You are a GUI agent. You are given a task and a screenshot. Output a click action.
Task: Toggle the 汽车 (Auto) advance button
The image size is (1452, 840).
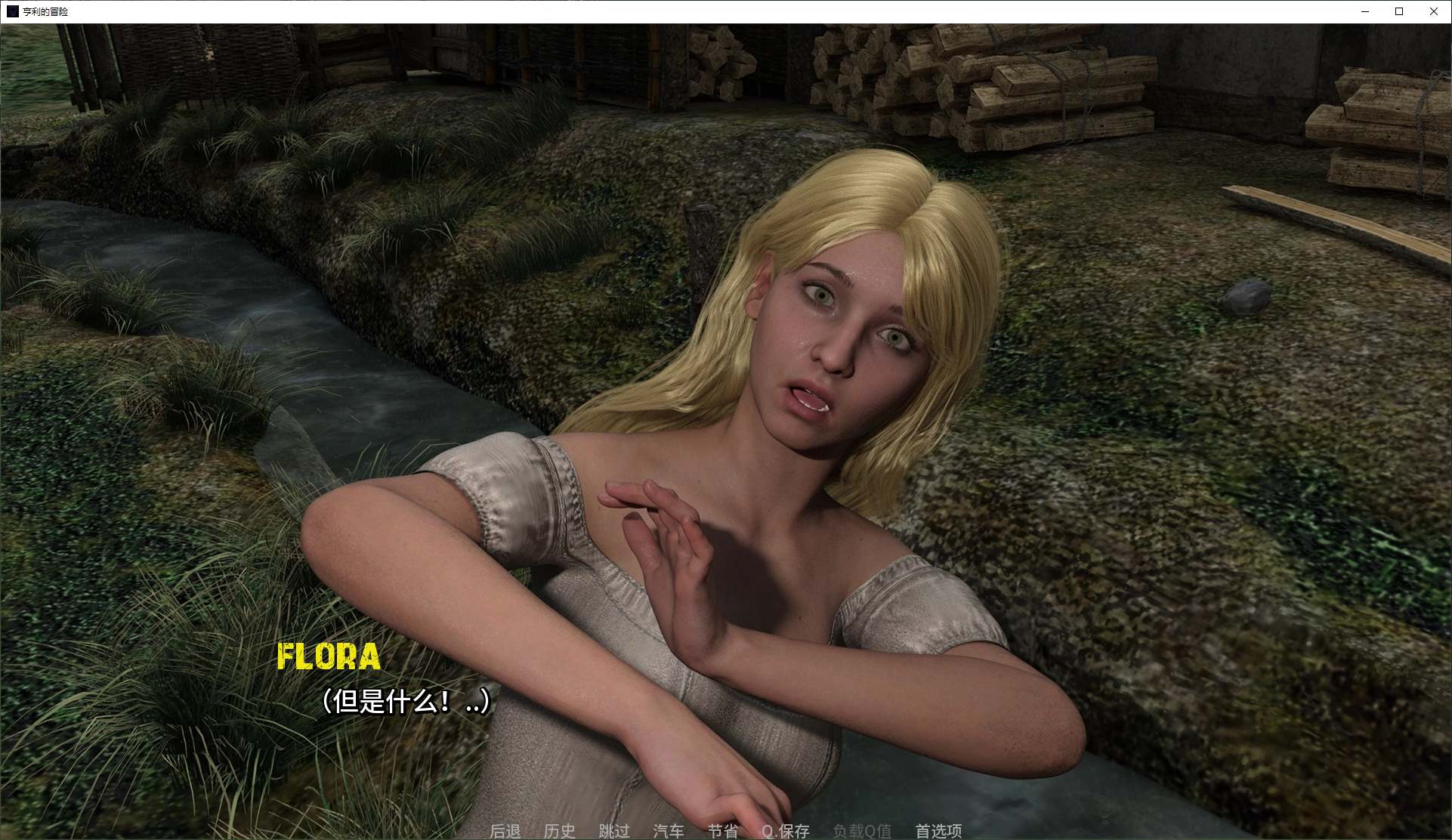[x=668, y=830]
